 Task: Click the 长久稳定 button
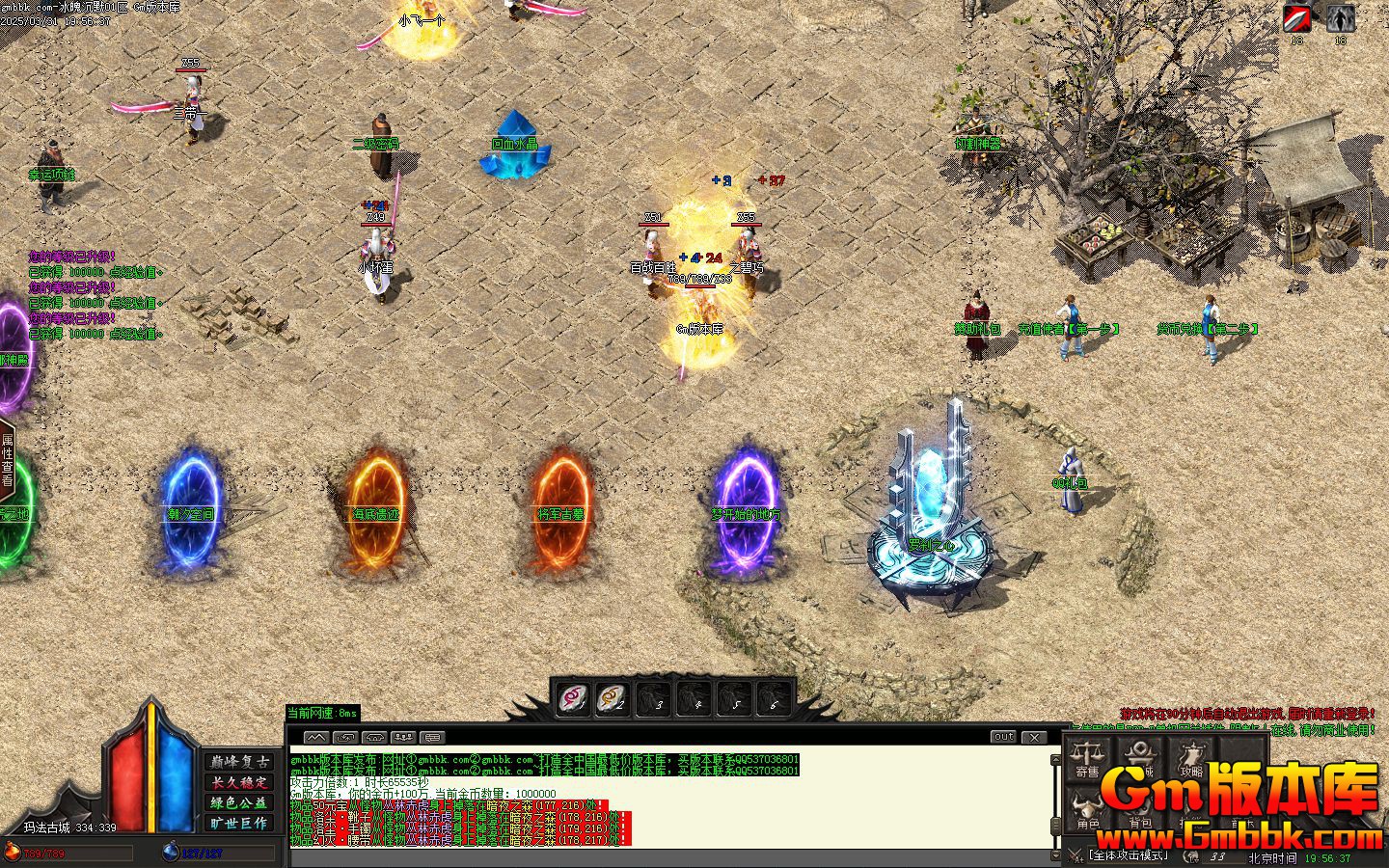(240, 782)
